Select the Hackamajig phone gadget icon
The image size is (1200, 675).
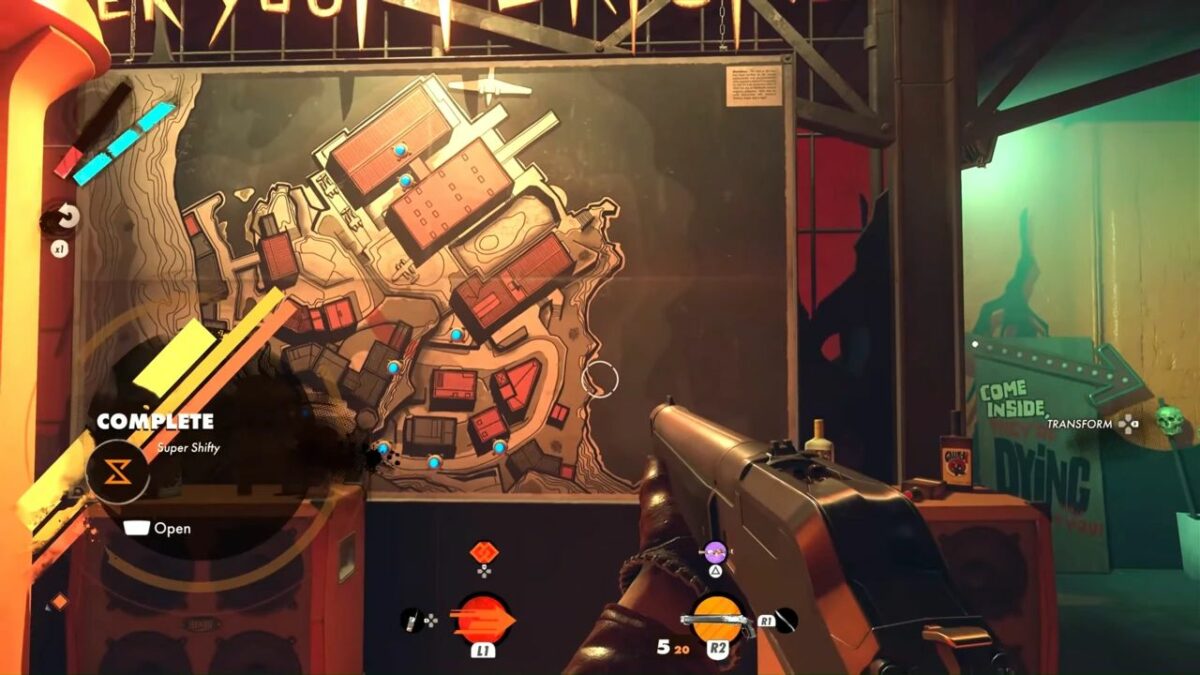click(x=409, y=620)
